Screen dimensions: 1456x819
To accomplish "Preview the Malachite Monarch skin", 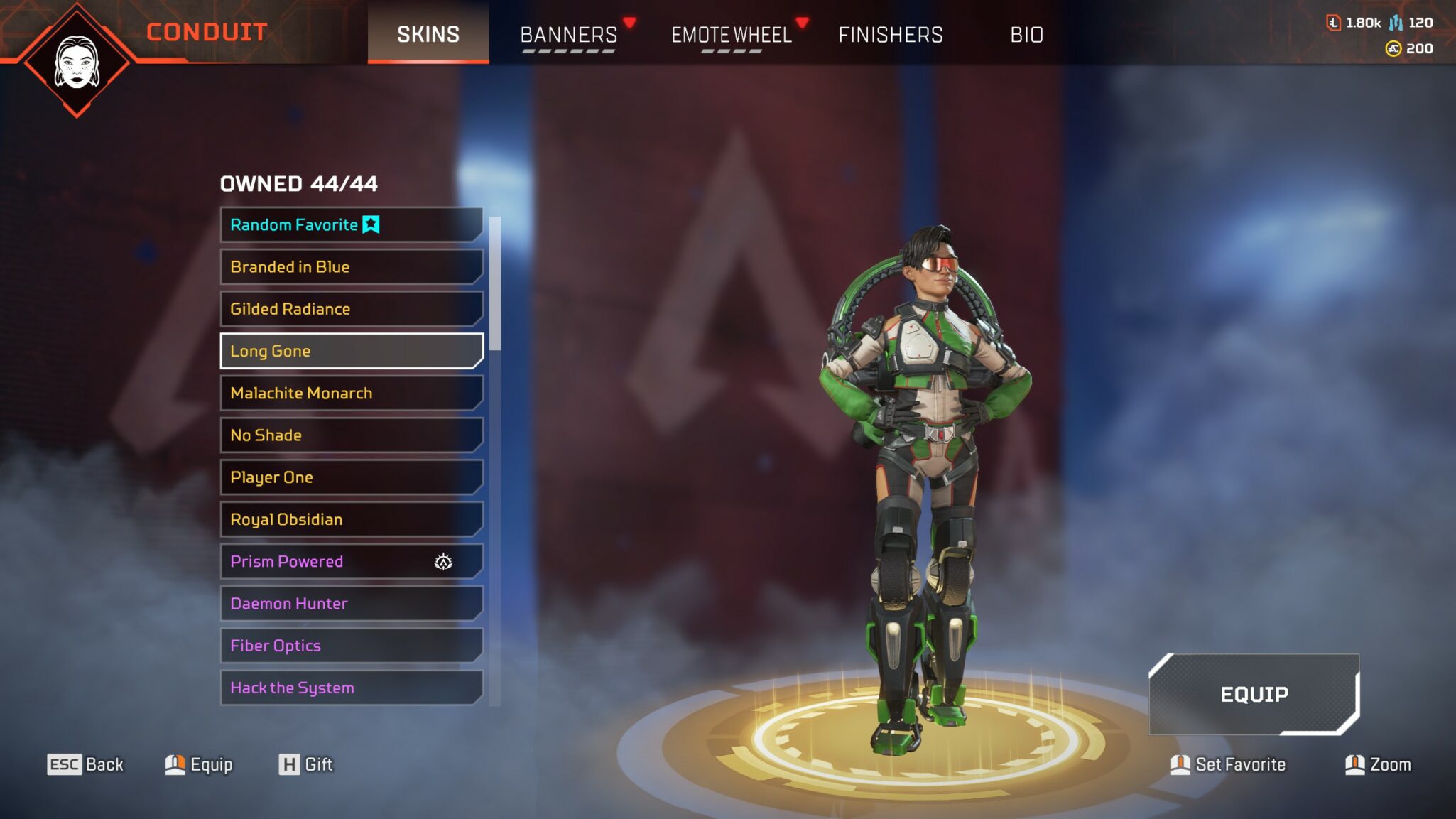I will click(x=351, y=393).
